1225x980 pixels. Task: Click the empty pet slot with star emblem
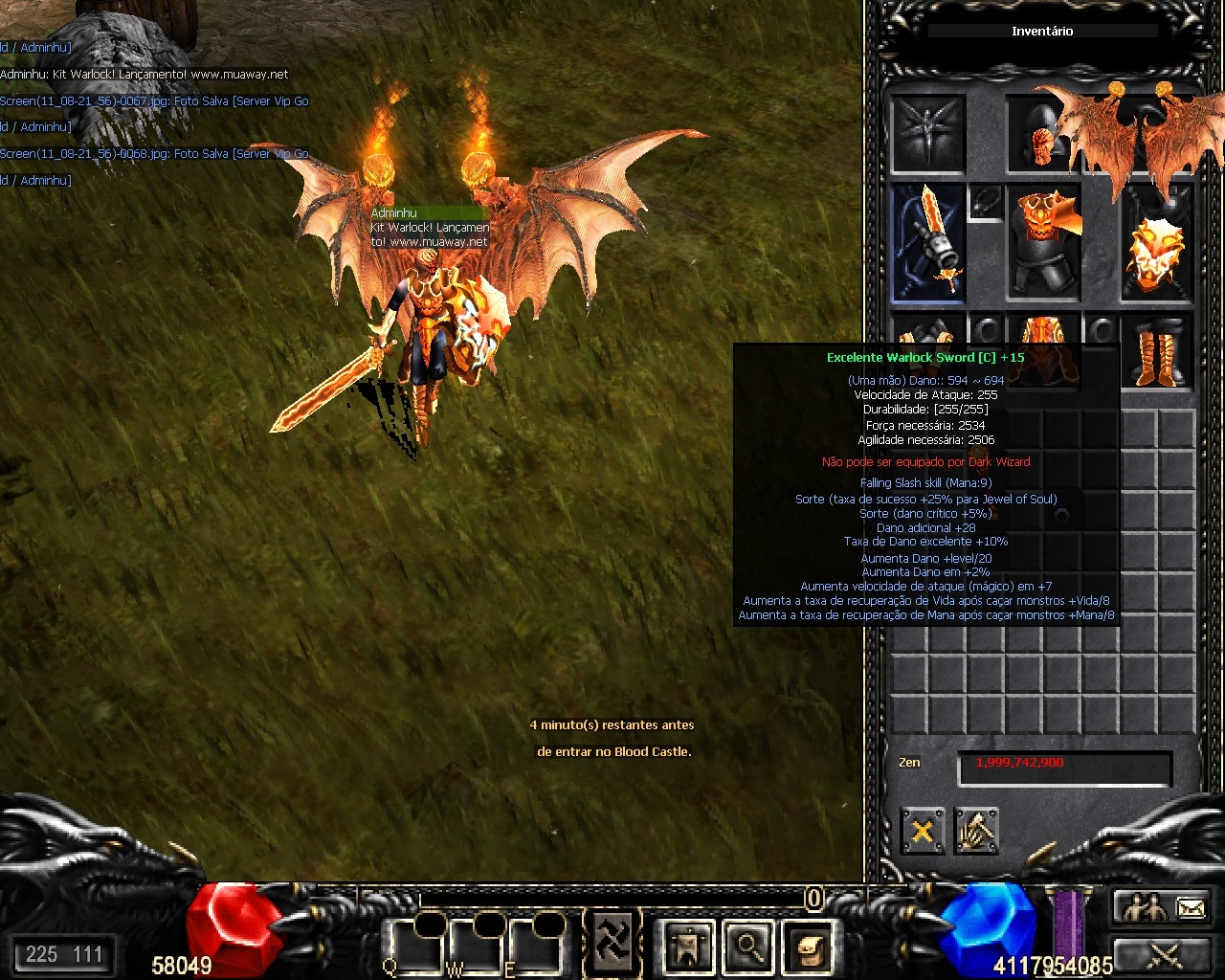click(927, 133)
